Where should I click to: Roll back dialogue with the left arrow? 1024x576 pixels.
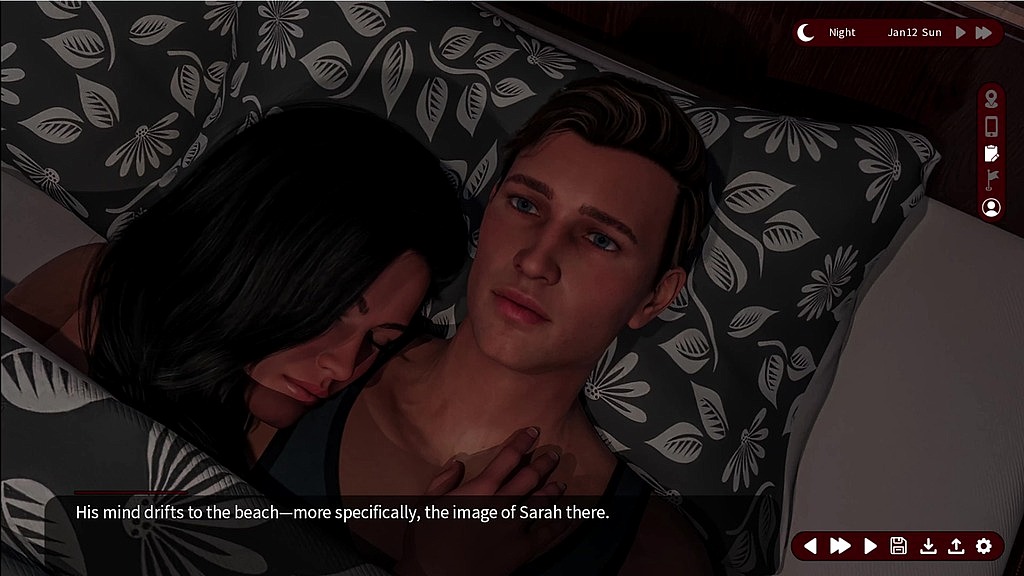click(x=811, y=546)
